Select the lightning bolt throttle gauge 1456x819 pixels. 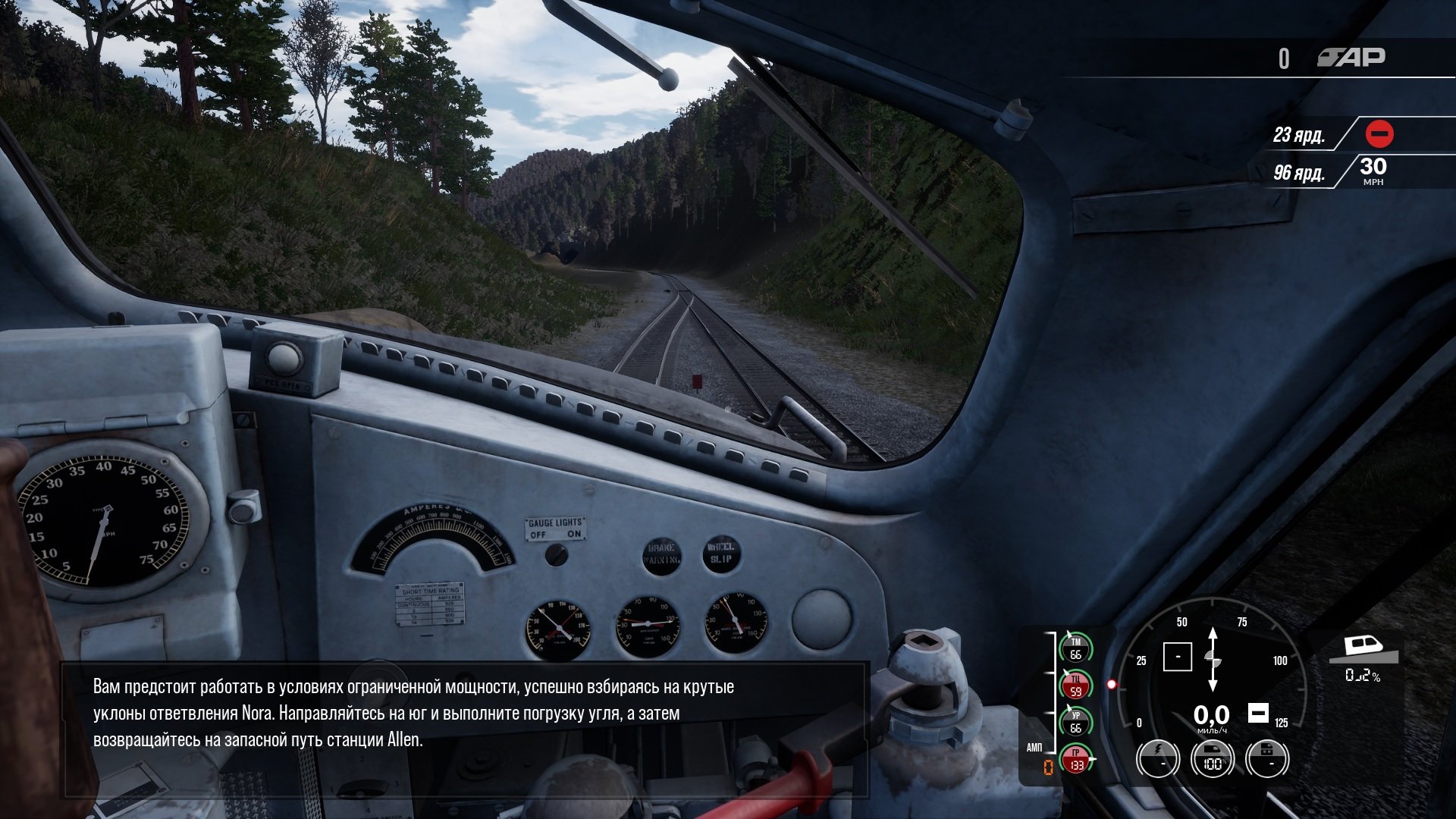pyautogui.click(x=1157, y=758)
